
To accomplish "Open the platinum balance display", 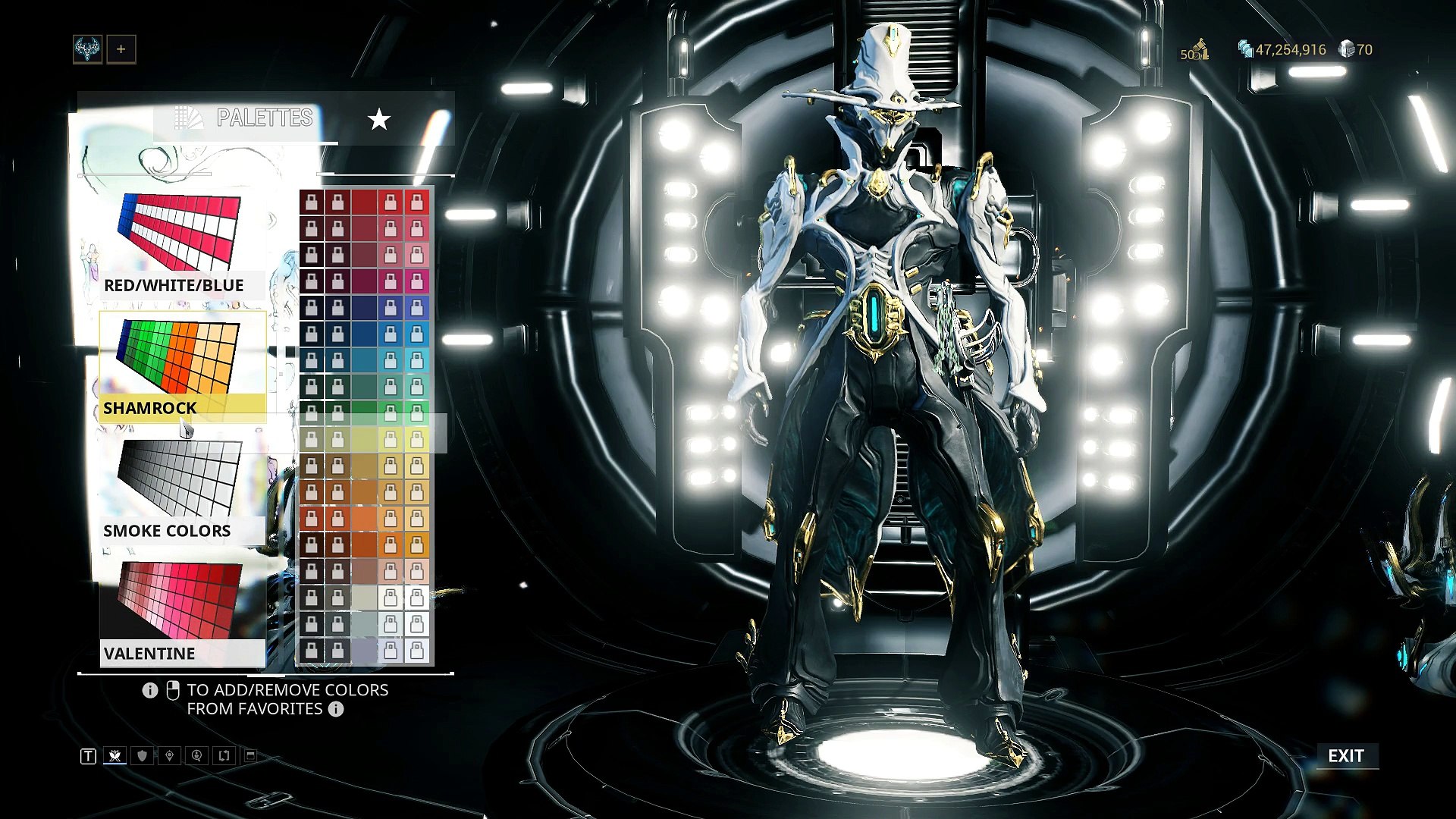I will click(1356, 50).
